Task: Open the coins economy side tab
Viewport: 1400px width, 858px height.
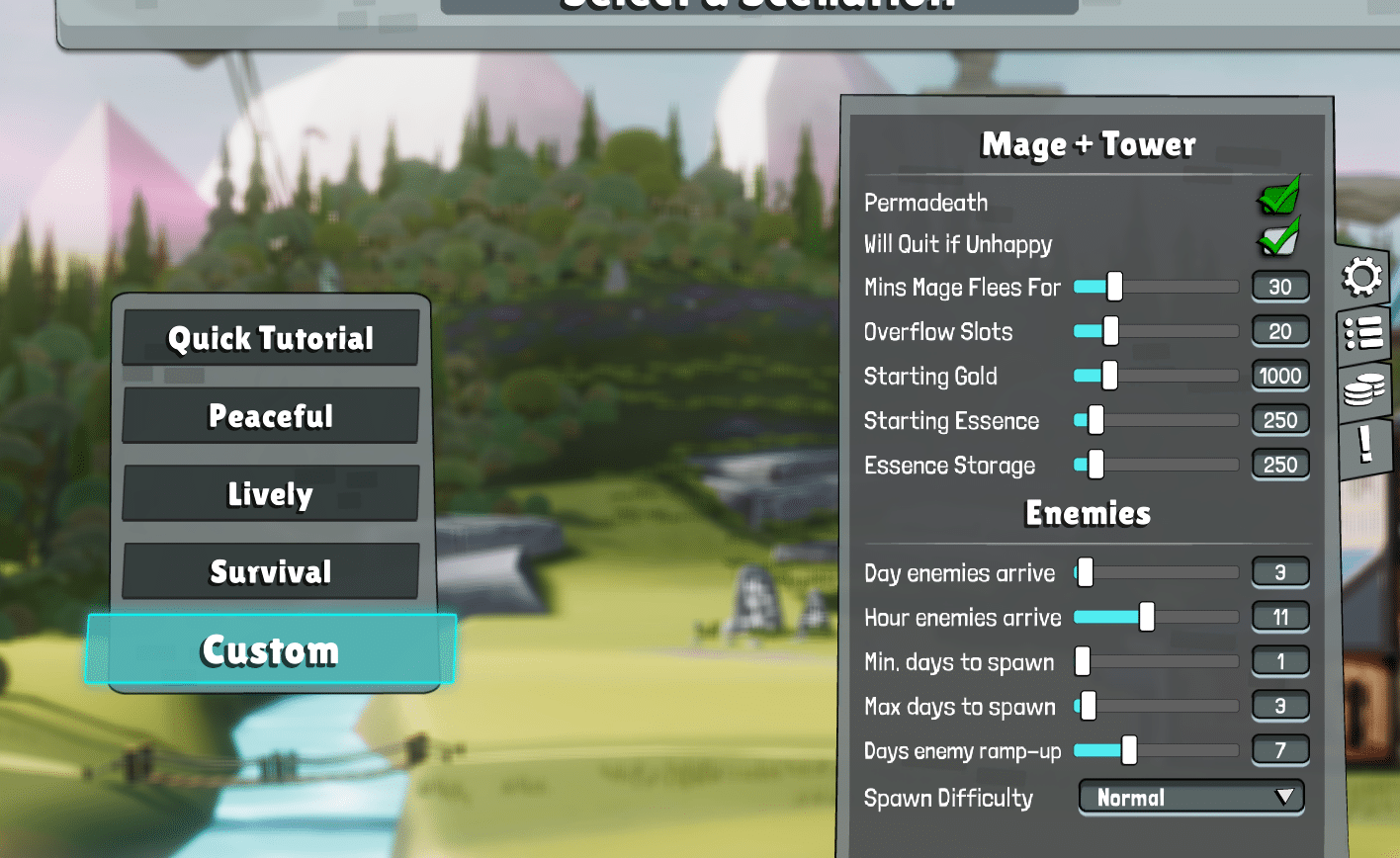Action: pyautogui.click(x=1362, y=393)
